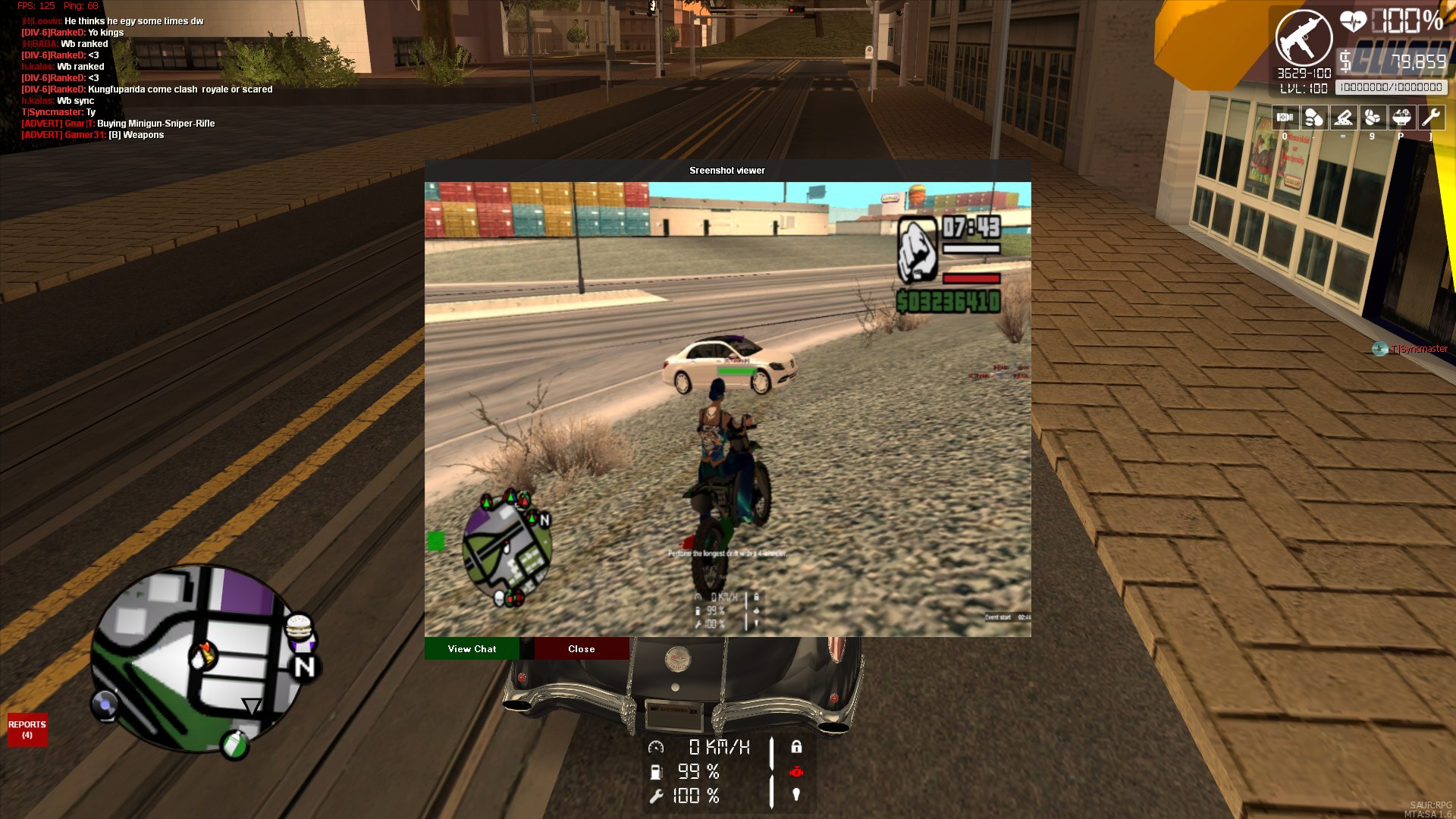Select the round tablets slot
The width and height of the screenshot is (1456, 819).
[x=1372, y=118]
